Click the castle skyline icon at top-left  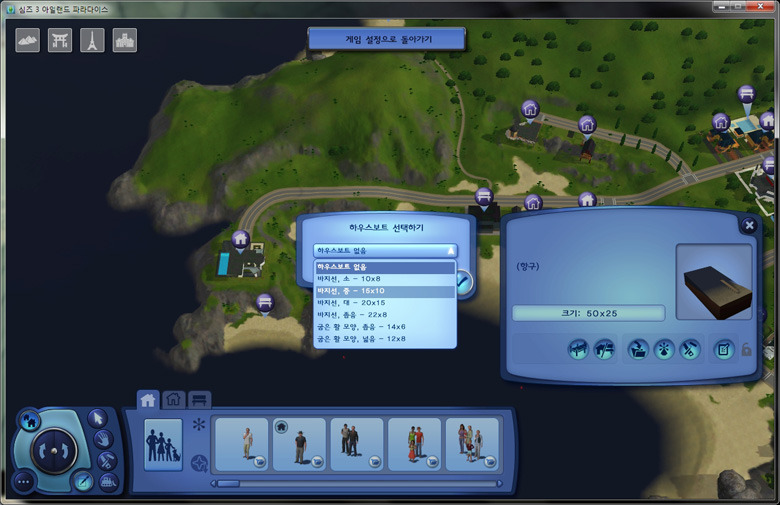[x=125, y=41]
